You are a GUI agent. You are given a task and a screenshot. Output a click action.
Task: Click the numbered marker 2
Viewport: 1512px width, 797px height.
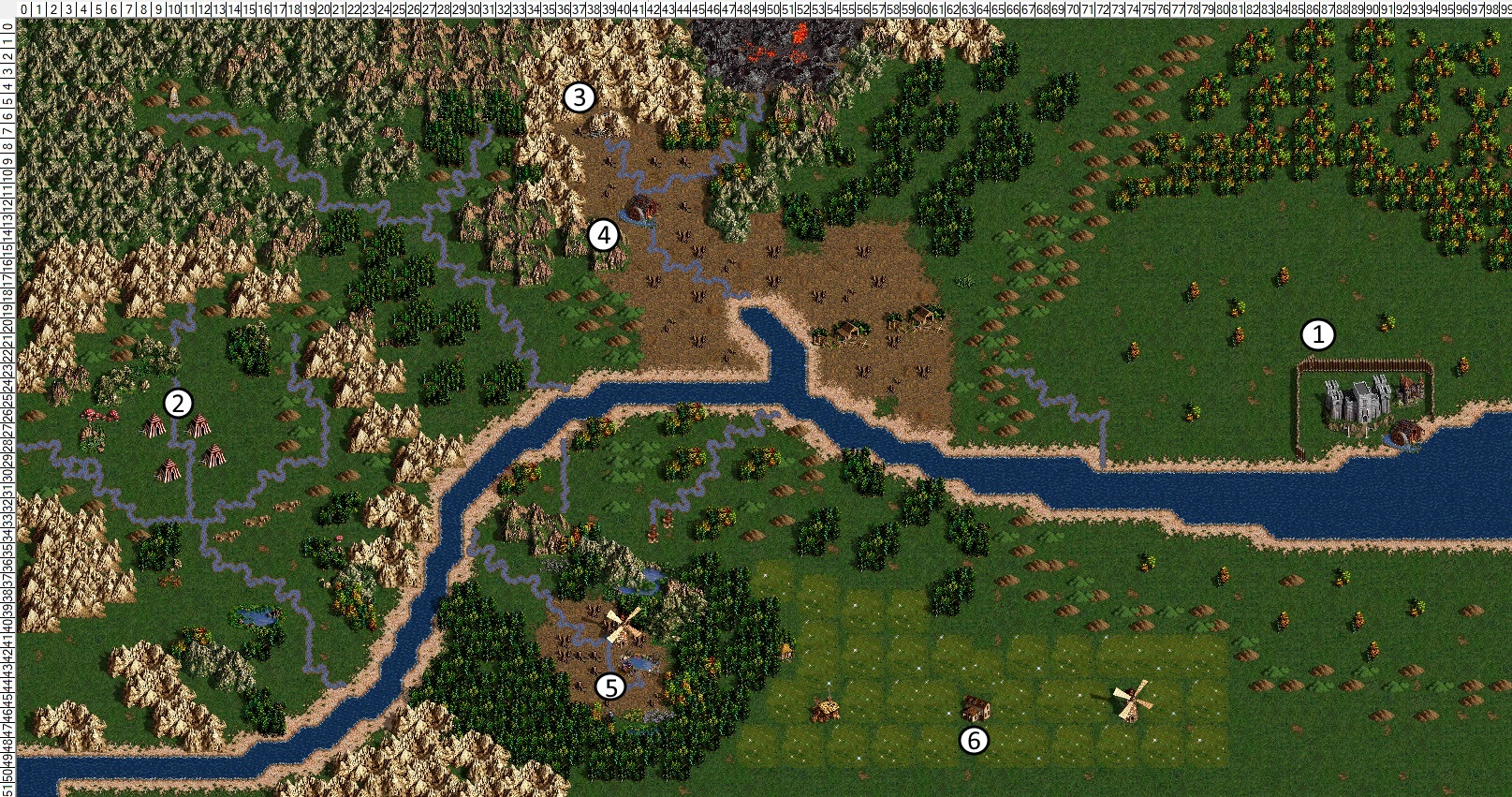(178, 404)
